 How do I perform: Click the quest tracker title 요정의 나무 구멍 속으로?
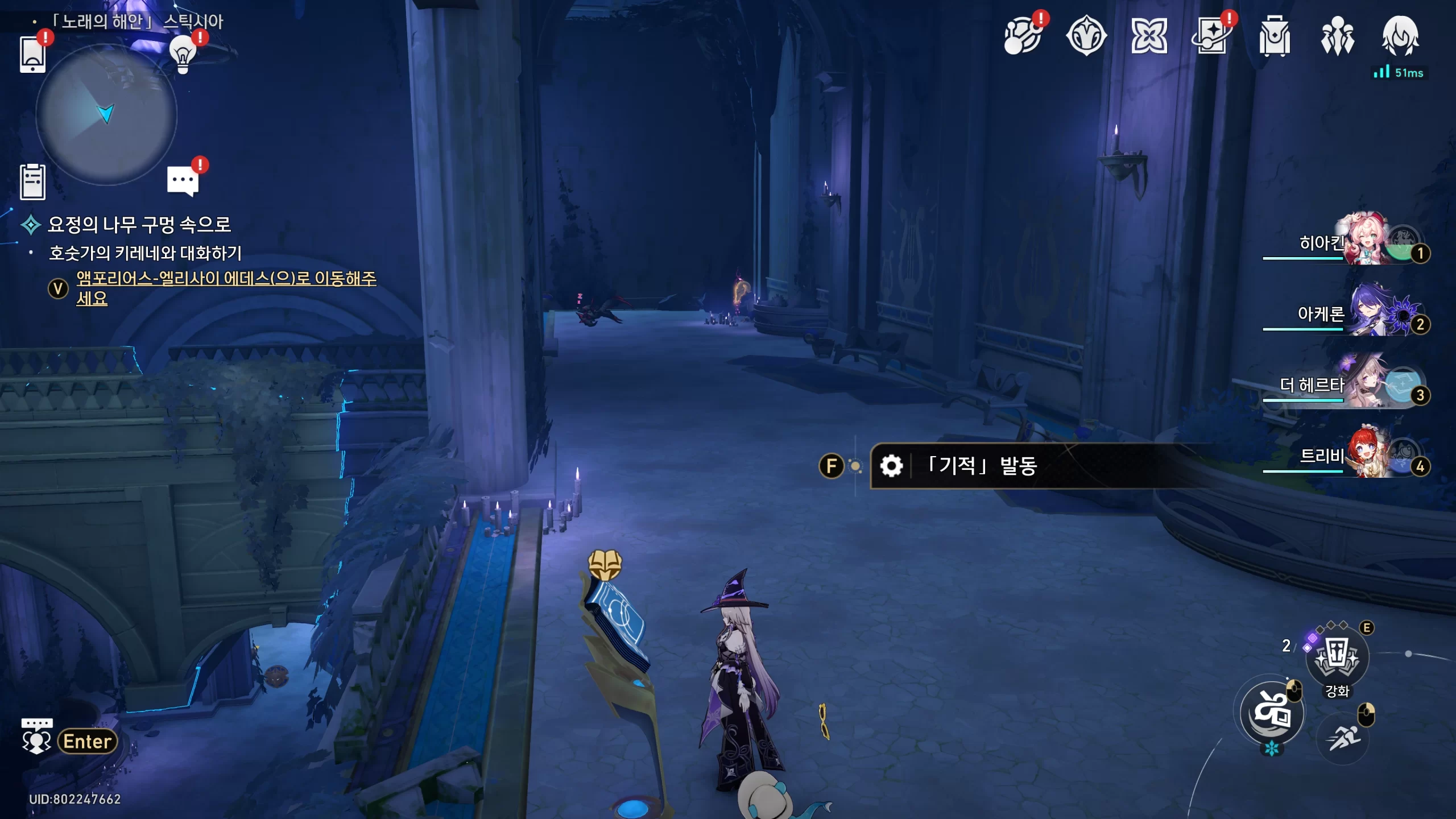tap(139, 225)
